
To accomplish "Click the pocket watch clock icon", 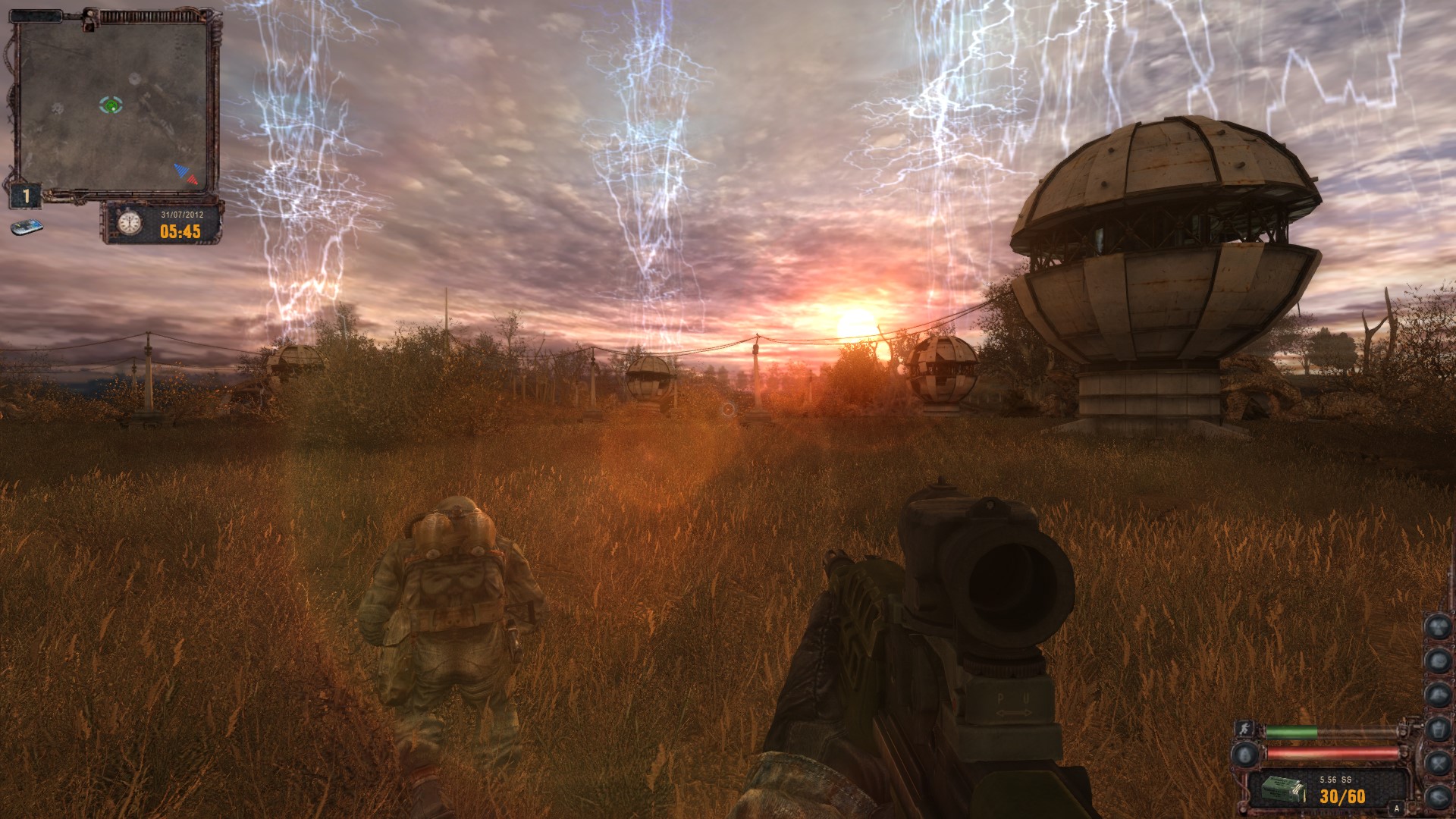I will [130, 223].
